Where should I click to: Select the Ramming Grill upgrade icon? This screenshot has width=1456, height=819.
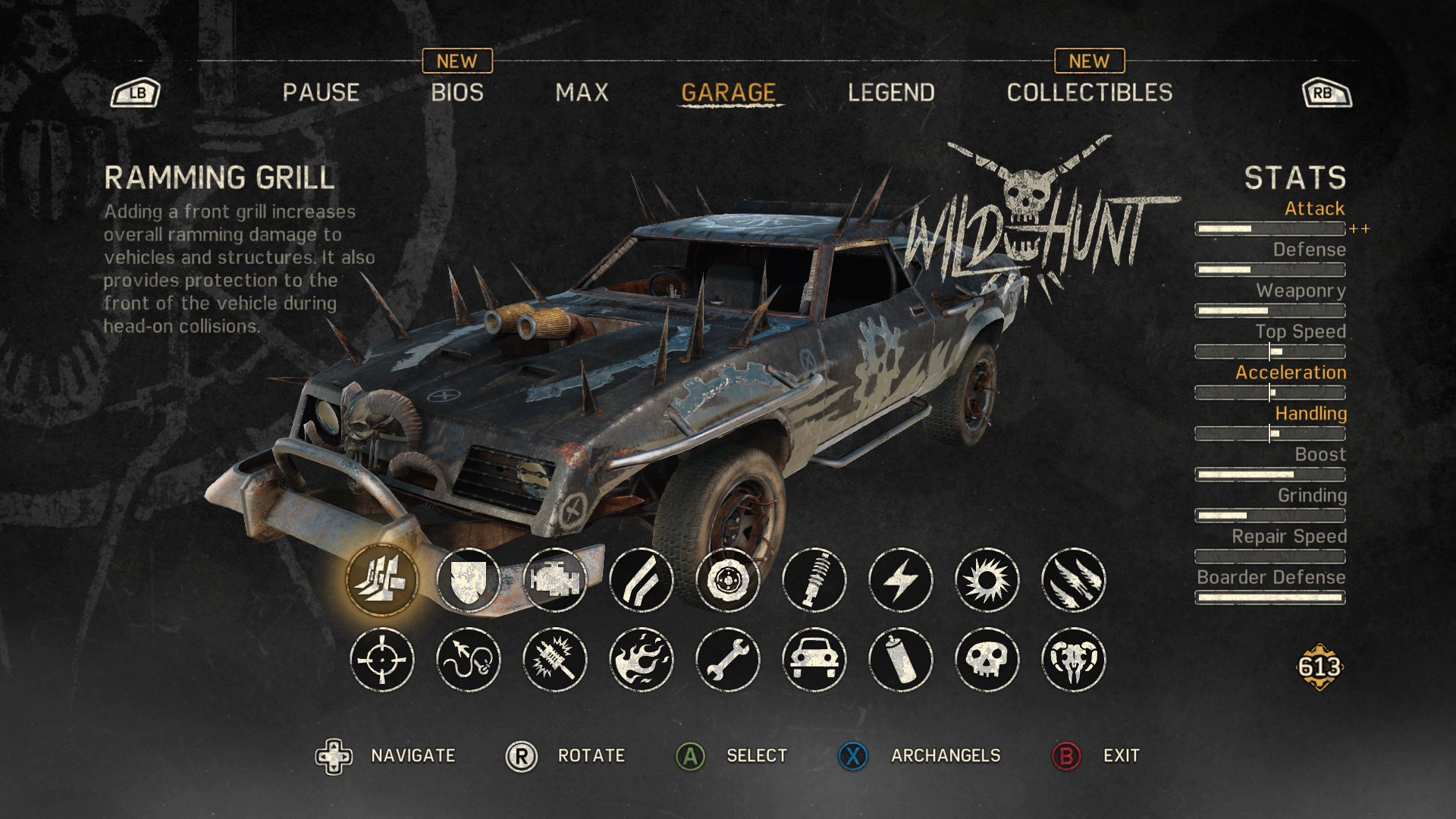tap(382, 580)
